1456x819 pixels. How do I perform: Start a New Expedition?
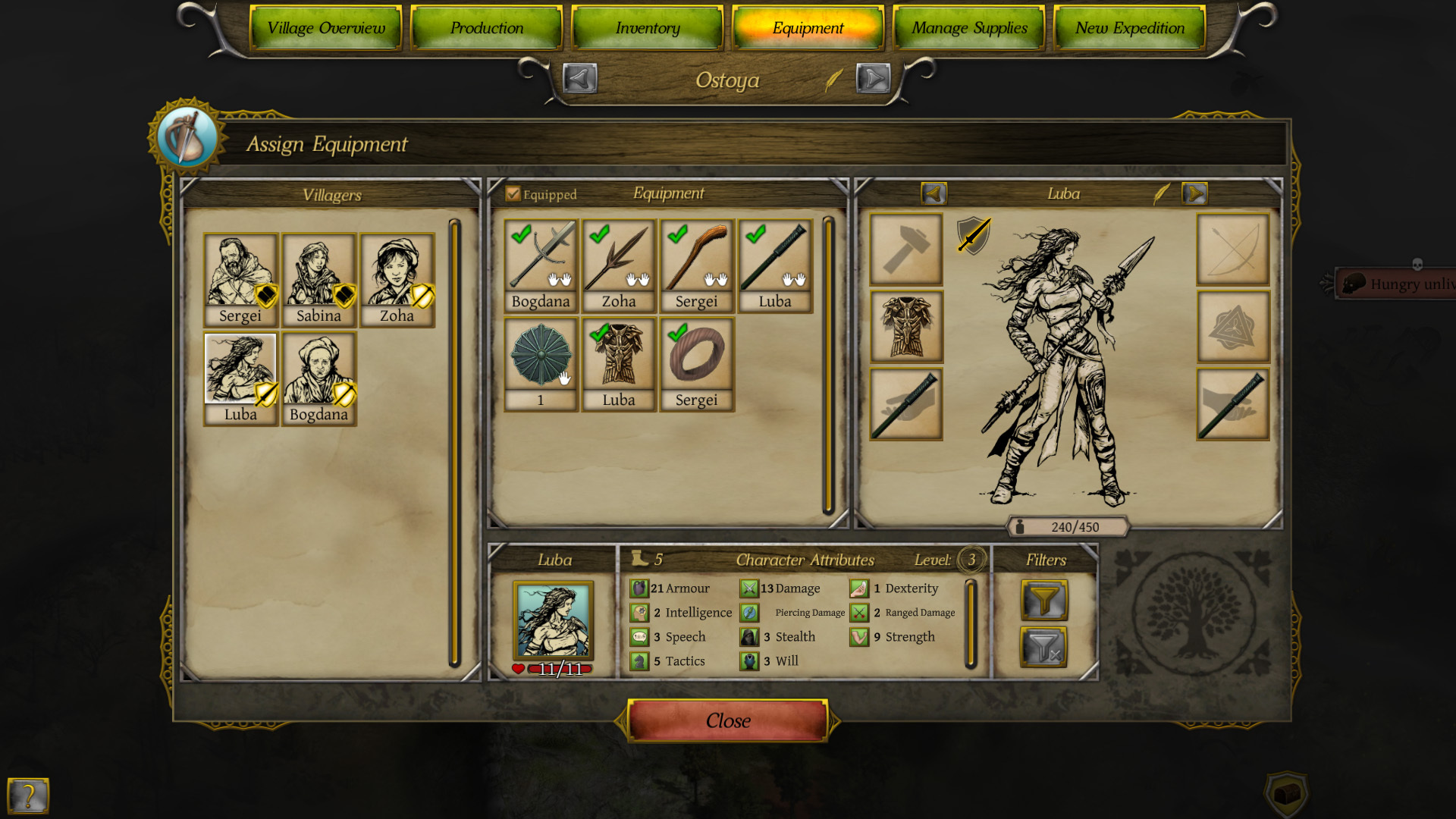1129,28
